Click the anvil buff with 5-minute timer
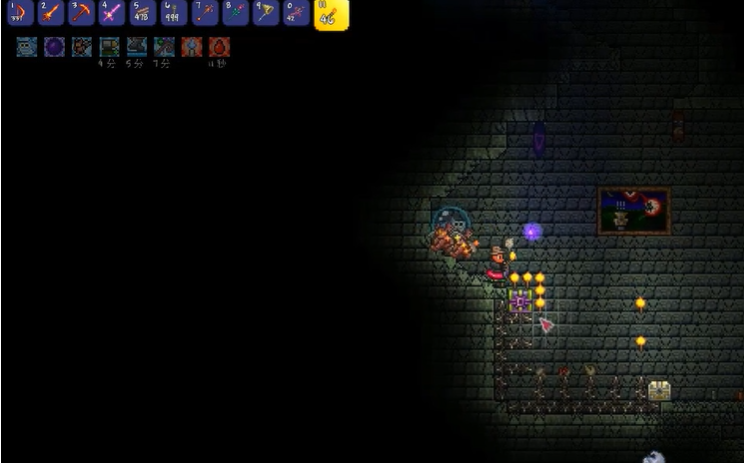744x463 pixels. point(137,47)
